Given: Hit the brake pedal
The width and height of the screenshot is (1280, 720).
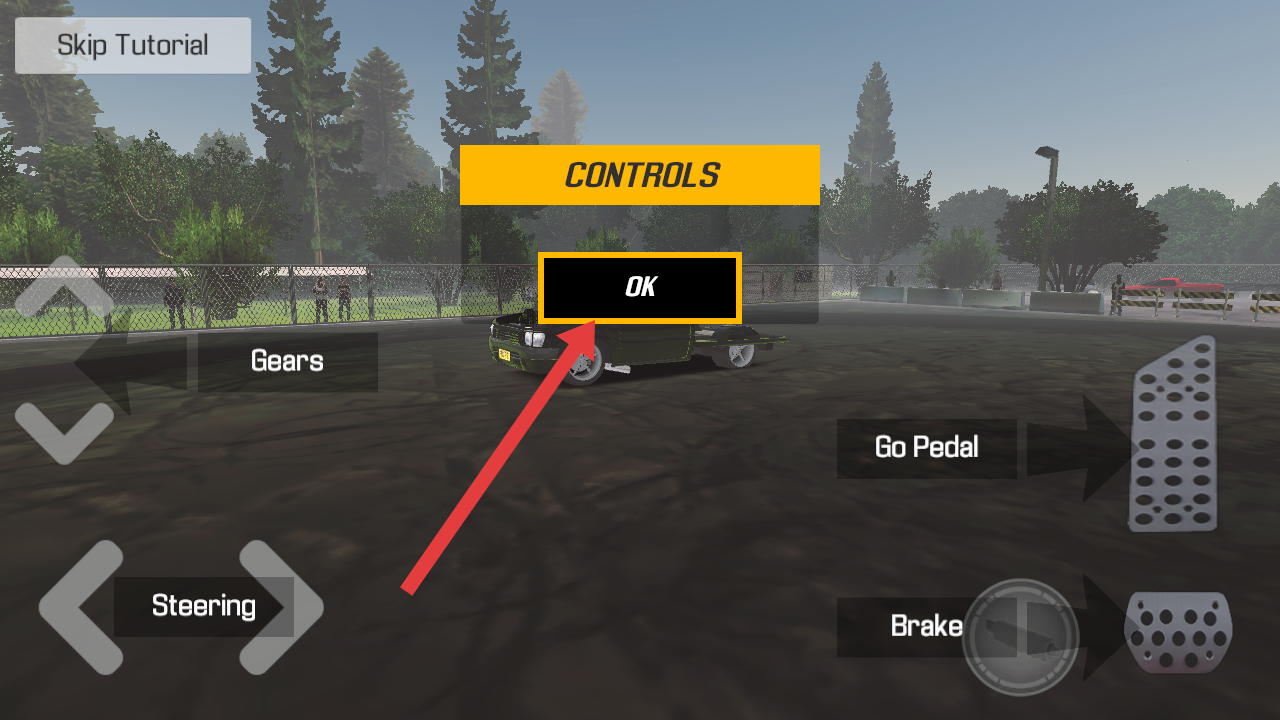Looking at the screenshot, I should click(x=1179, y=632).
